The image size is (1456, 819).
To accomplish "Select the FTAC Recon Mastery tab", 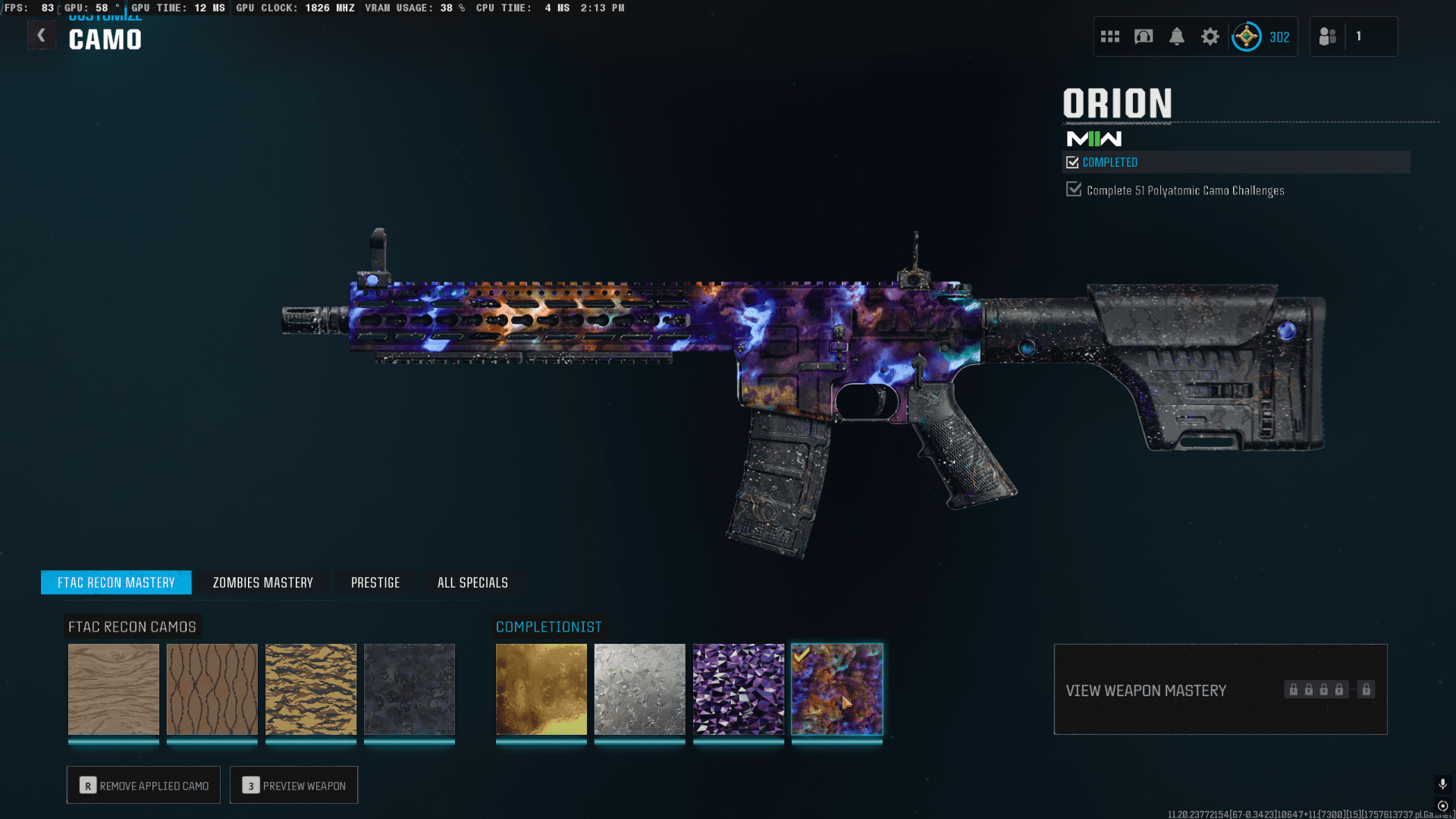I will pyautogui.click(x=116, y=582).
